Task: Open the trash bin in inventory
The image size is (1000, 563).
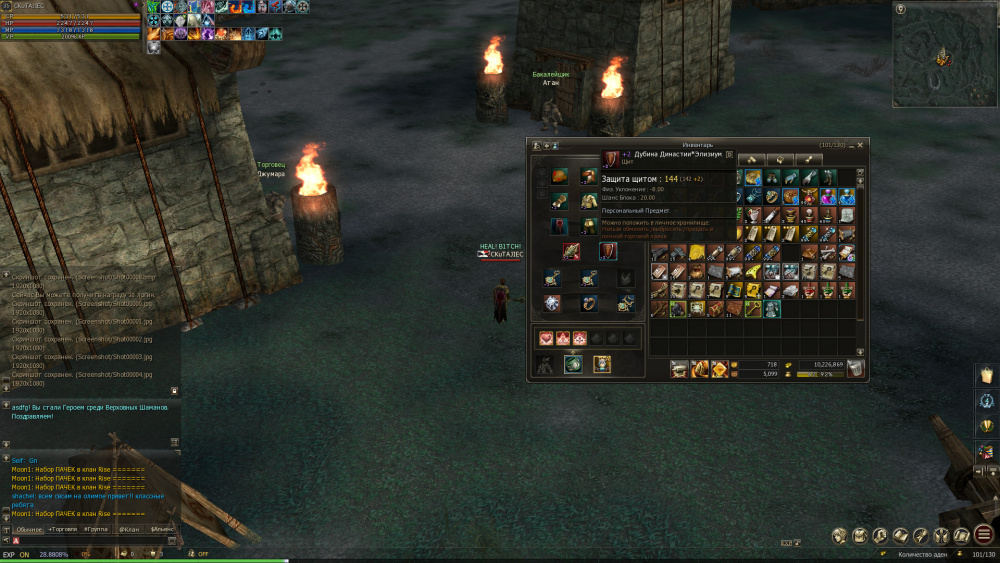Action: pyautogui.click(x=856, y=369)
